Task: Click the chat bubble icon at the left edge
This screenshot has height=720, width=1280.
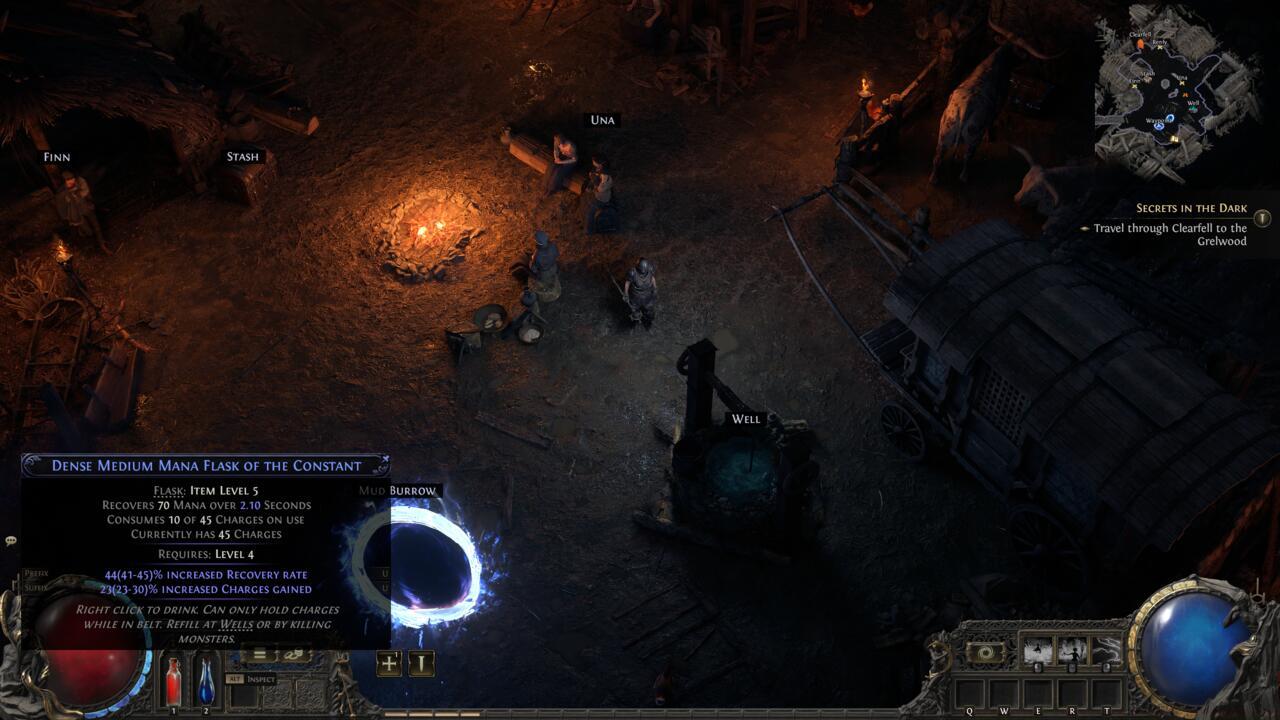Action: coord(11,541)
